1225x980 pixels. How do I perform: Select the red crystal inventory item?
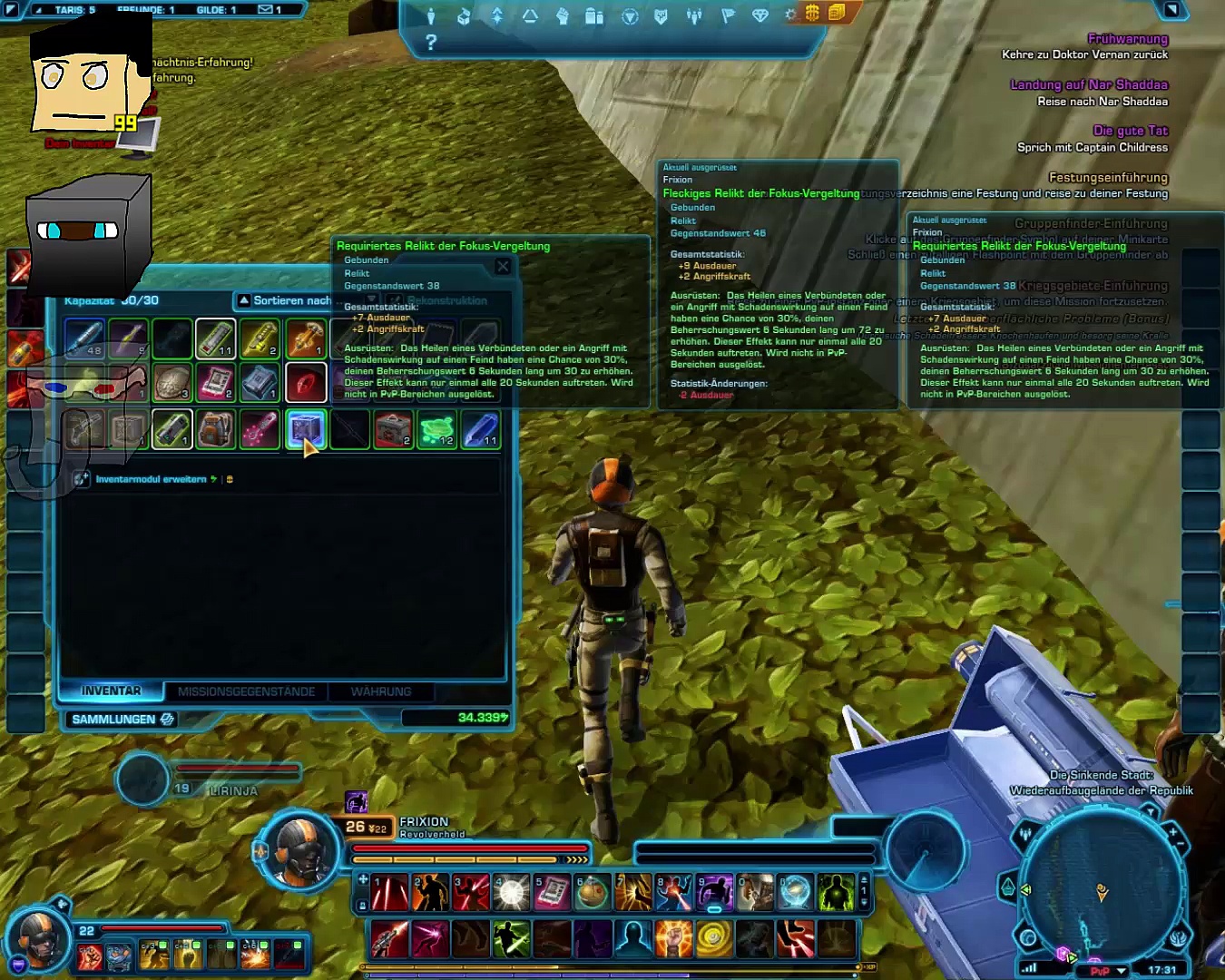coord(306,383)
